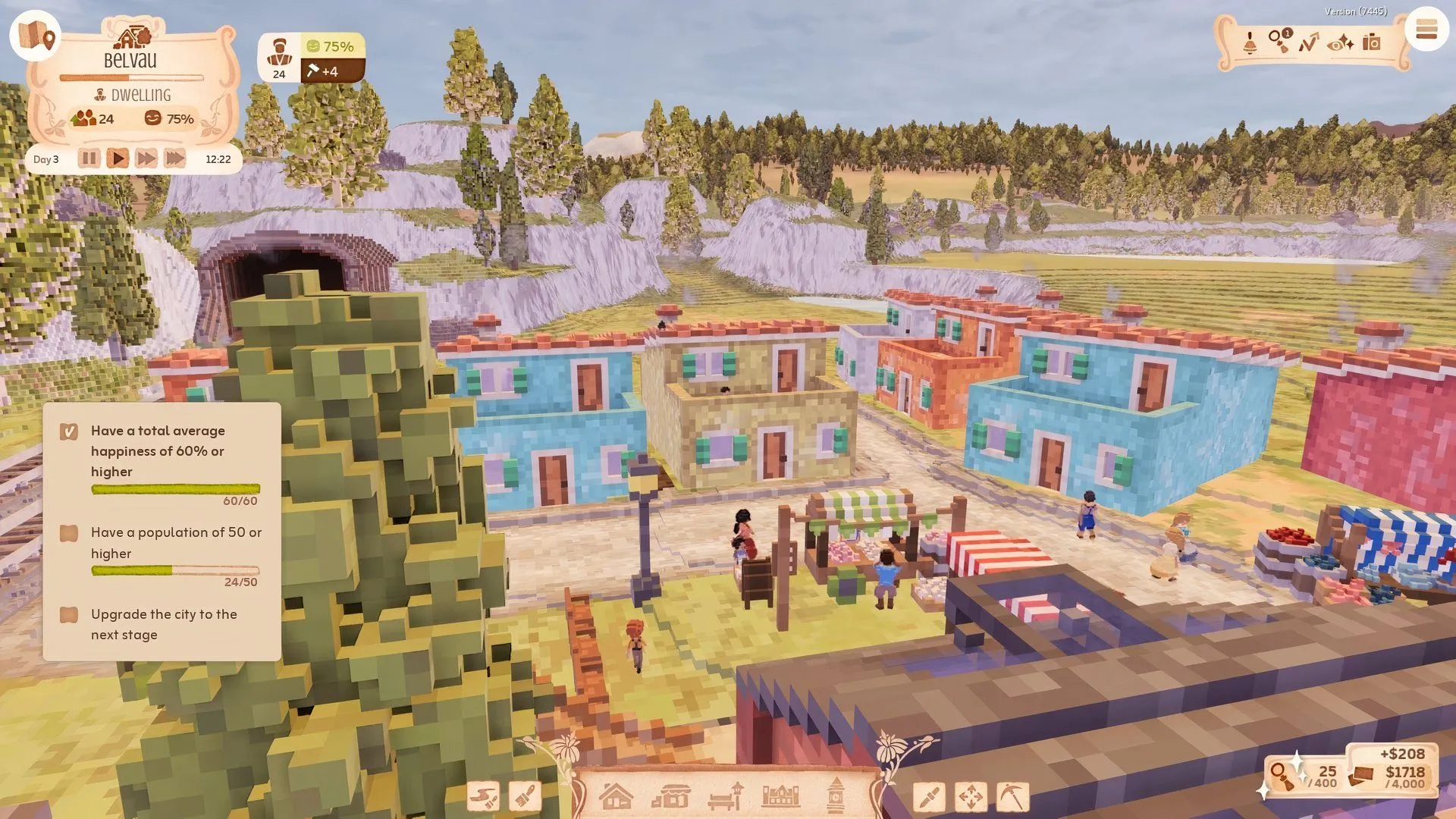
Task: Select the eyedropper picker tool
Action: (x=929, y=798)
